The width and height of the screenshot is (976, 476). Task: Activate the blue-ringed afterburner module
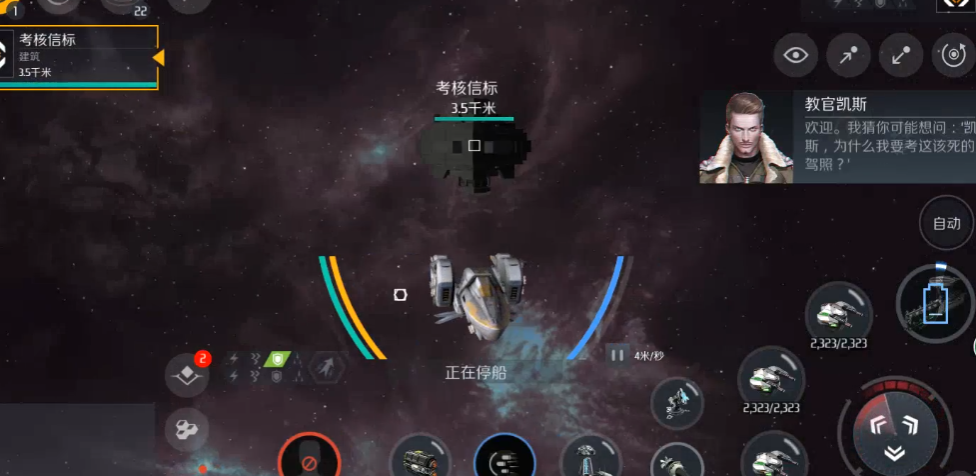(504, 461)
